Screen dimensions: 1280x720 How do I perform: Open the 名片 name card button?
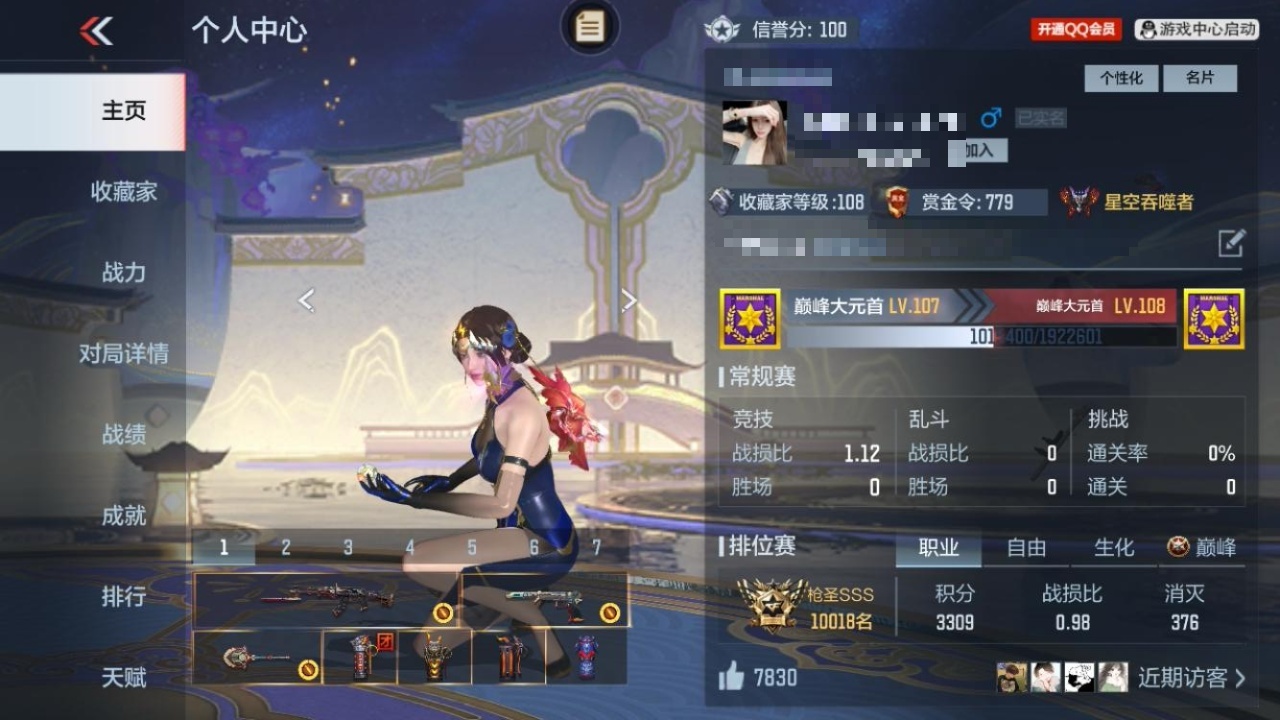pyautogui.click(x=1200, y=78)
